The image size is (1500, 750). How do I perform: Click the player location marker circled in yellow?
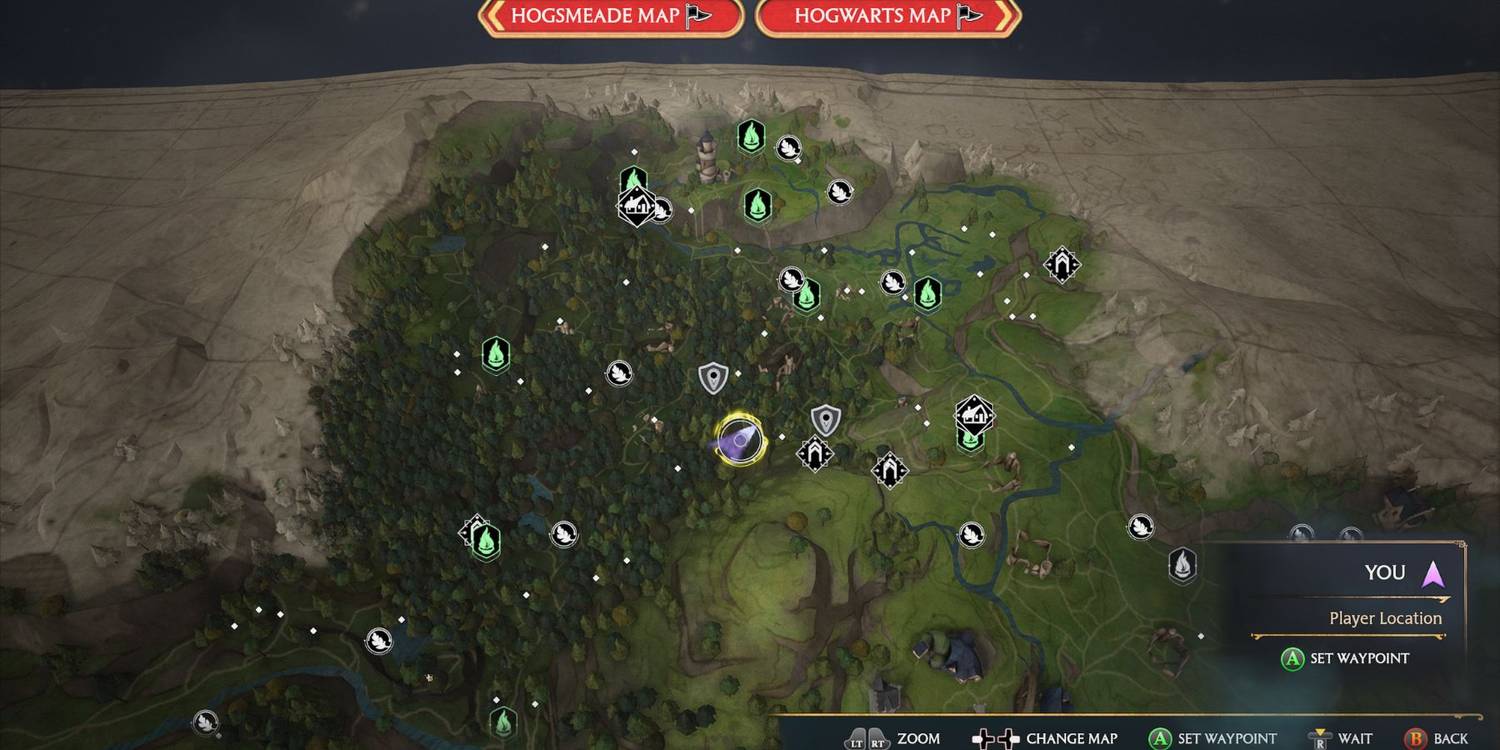740,438
